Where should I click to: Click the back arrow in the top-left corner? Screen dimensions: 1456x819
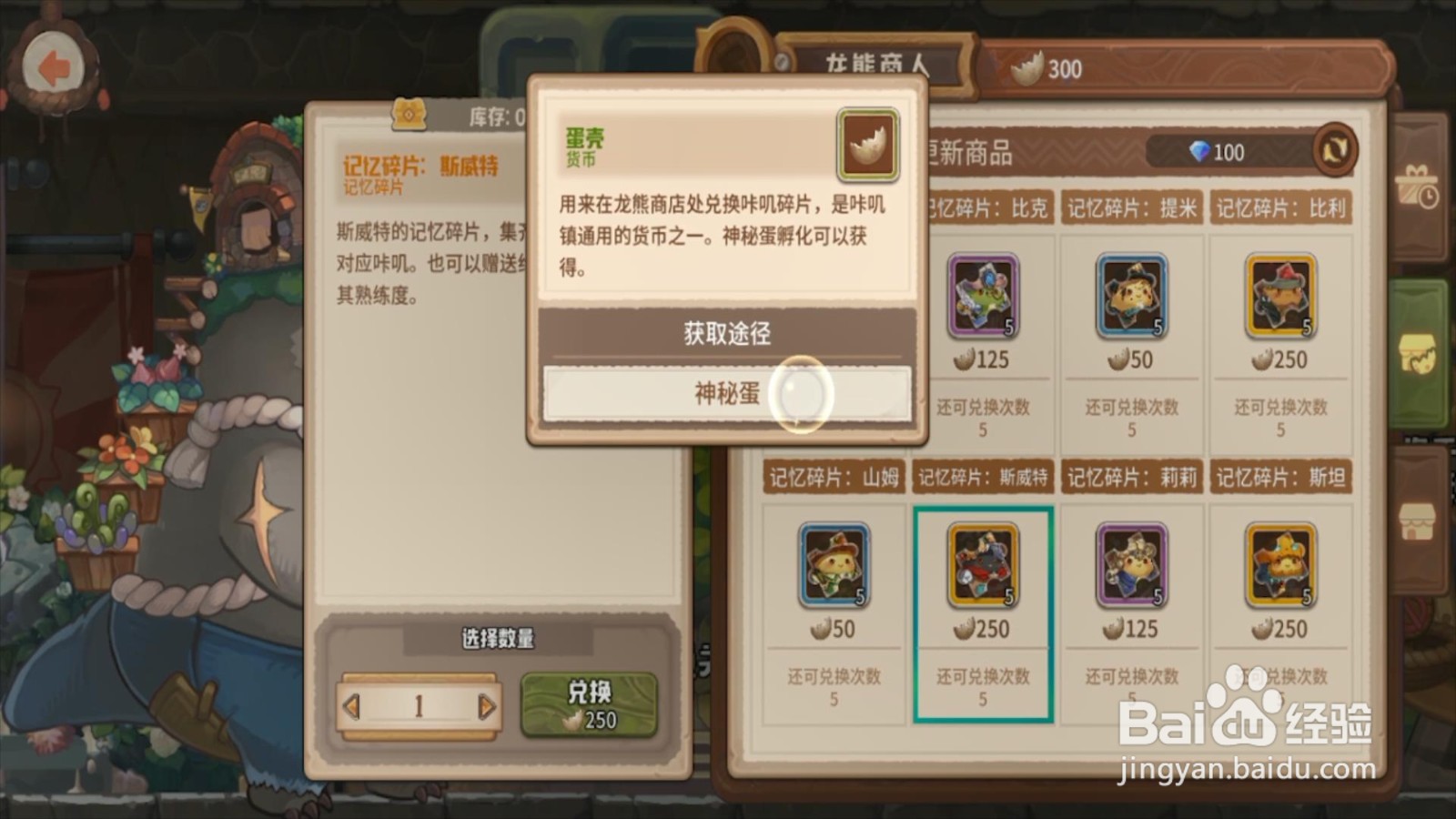click(x=55, y=62)
